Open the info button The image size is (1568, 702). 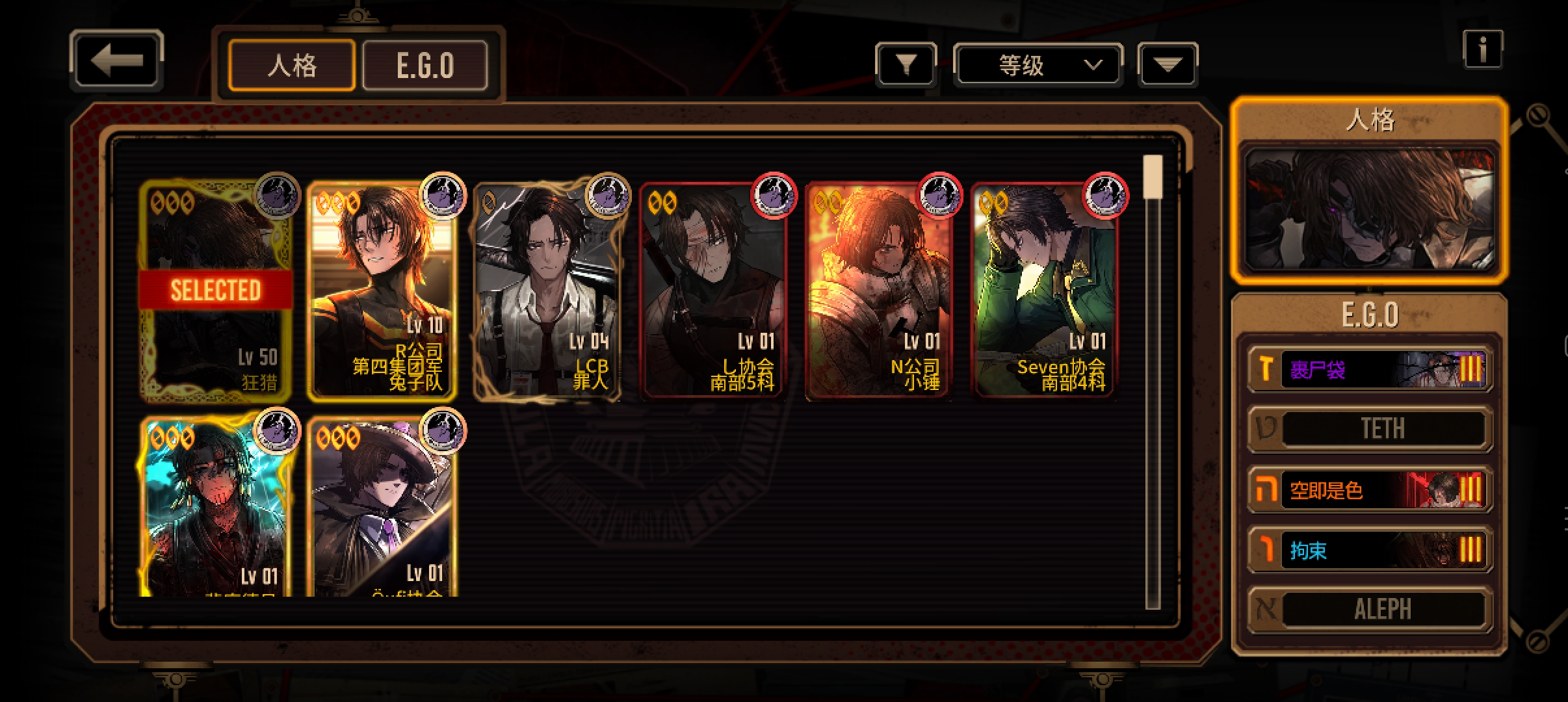pos(1482,49)
